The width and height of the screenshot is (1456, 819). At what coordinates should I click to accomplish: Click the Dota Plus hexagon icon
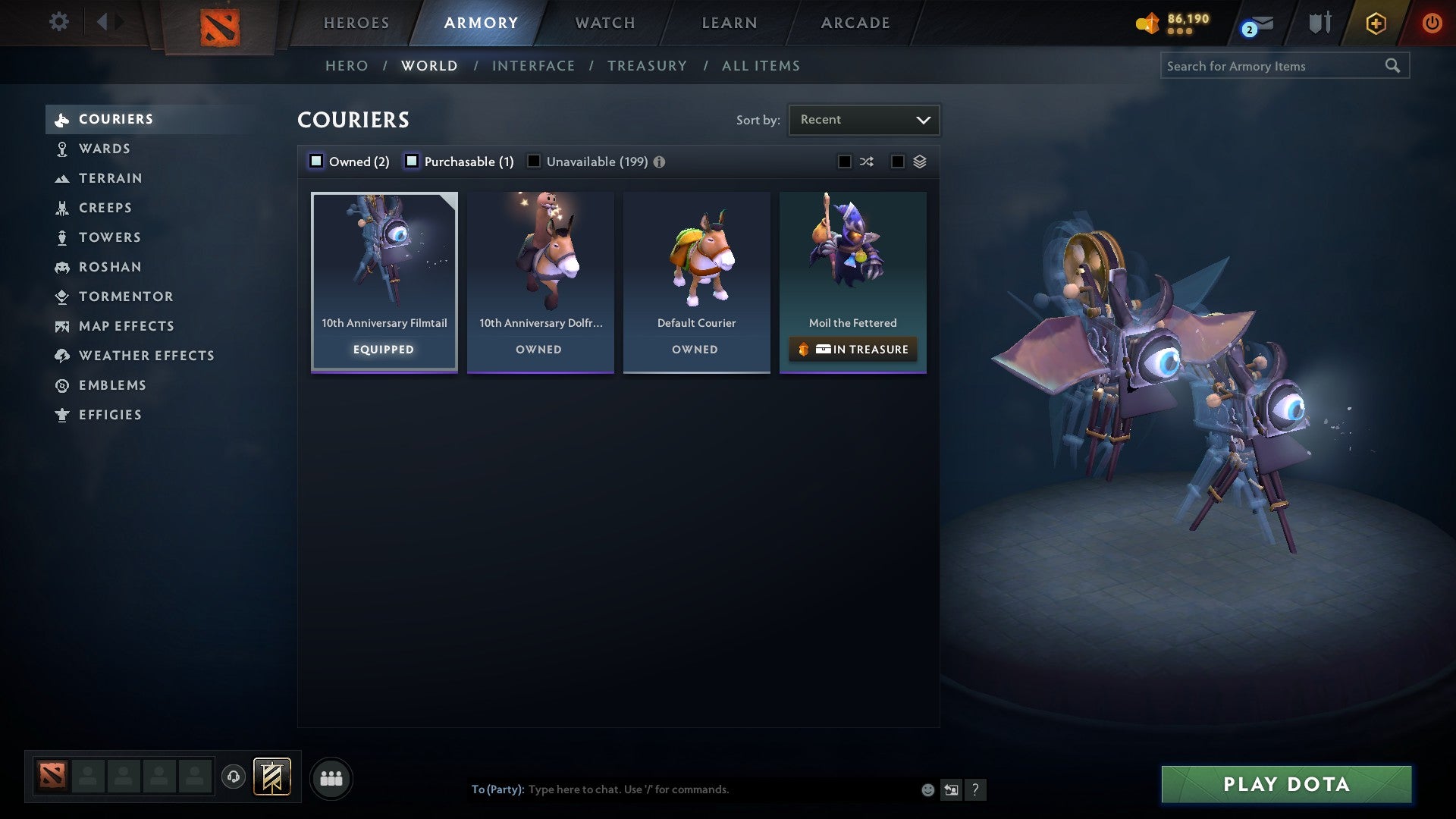point(1375,23)
